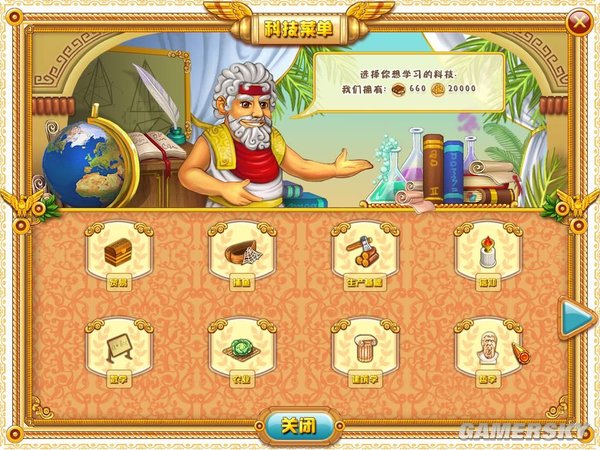600x450 pixels.
Task: Choose the stone column architecture technology
Action: (x=364, y=347)
